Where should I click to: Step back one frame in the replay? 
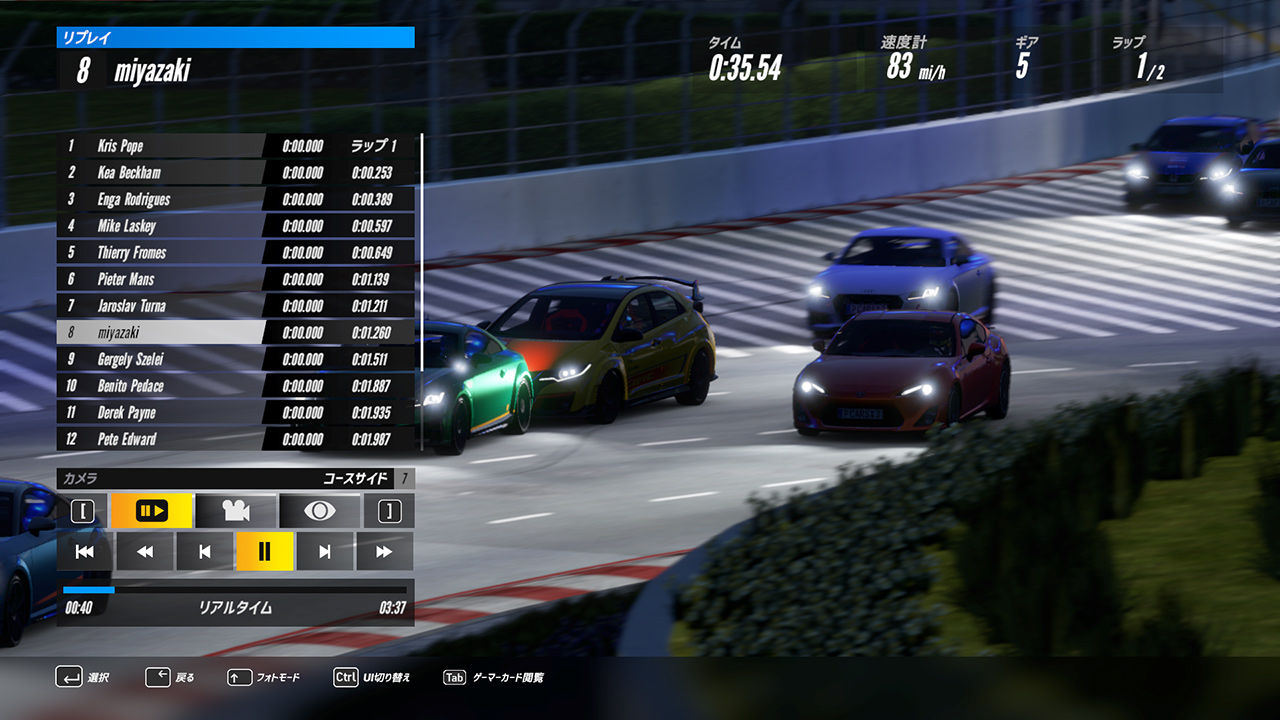(x=205, y=551)
